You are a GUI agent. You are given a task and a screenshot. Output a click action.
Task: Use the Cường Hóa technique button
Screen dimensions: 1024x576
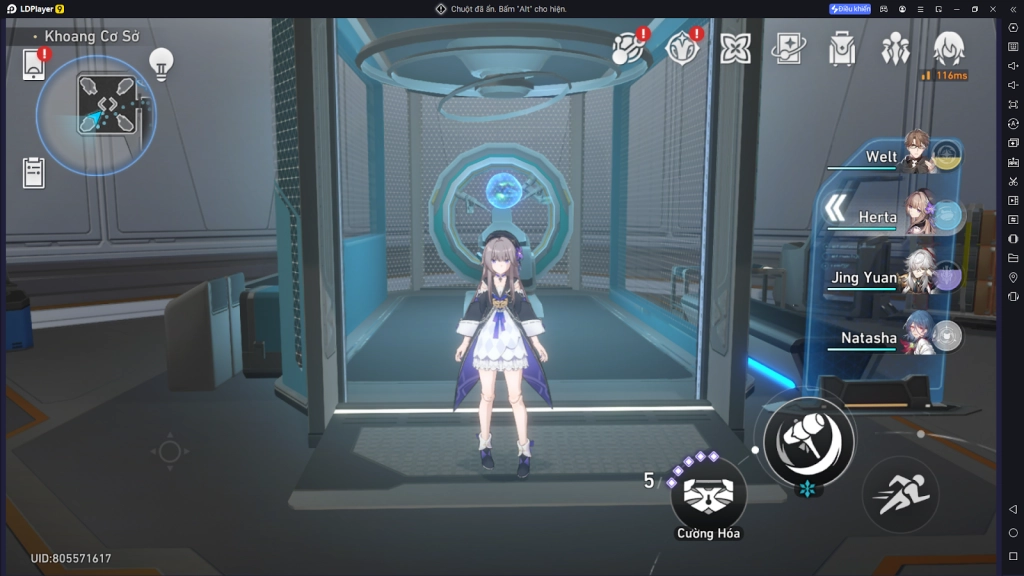click(708, 495)
